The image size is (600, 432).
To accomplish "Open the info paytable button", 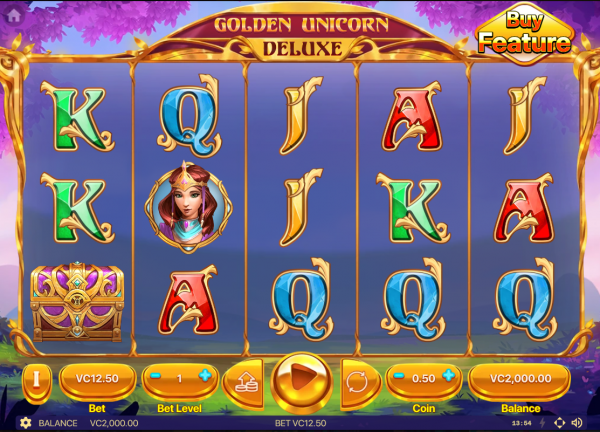I will click(x=36, y=380).
